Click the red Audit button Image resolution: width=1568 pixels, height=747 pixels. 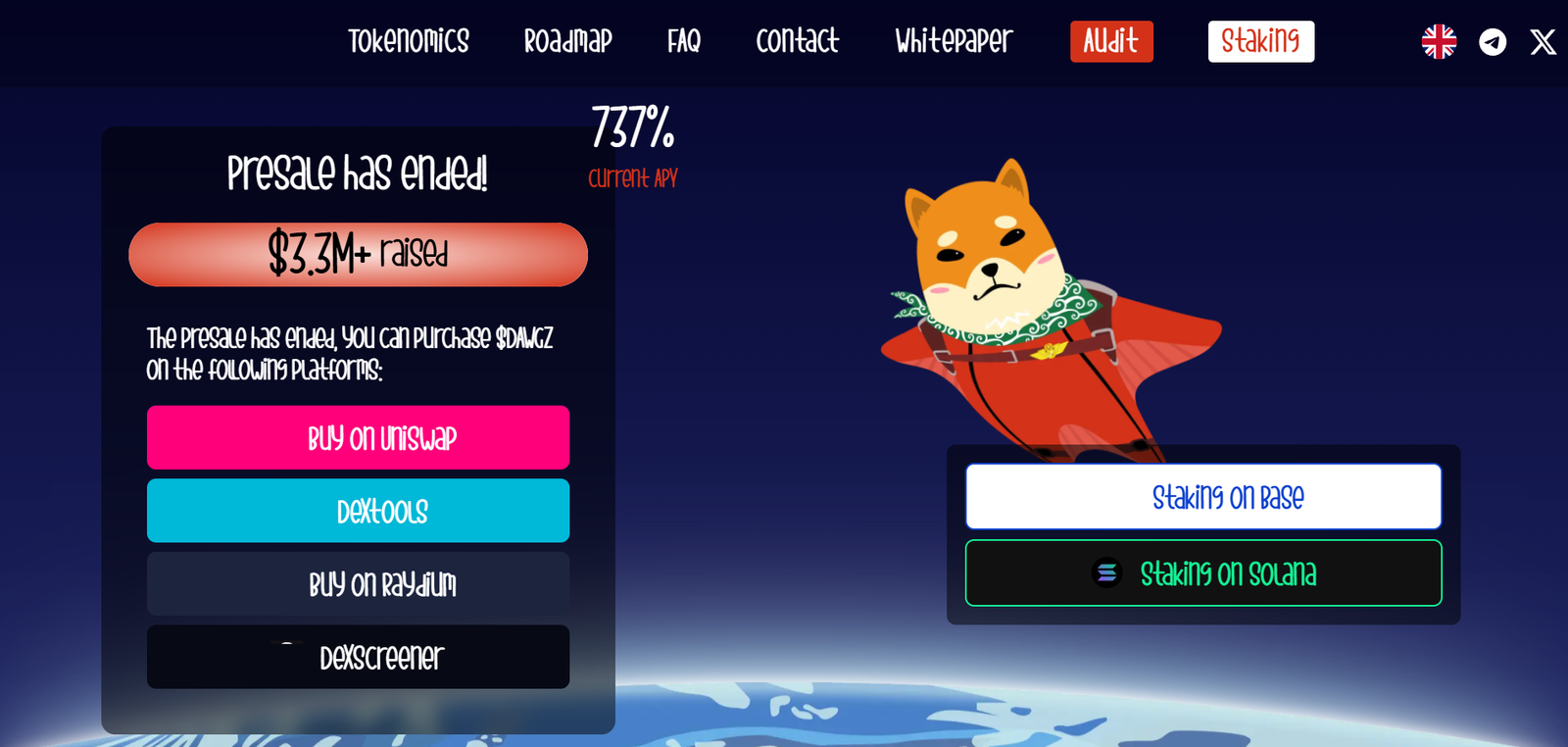click(1111, 41)
